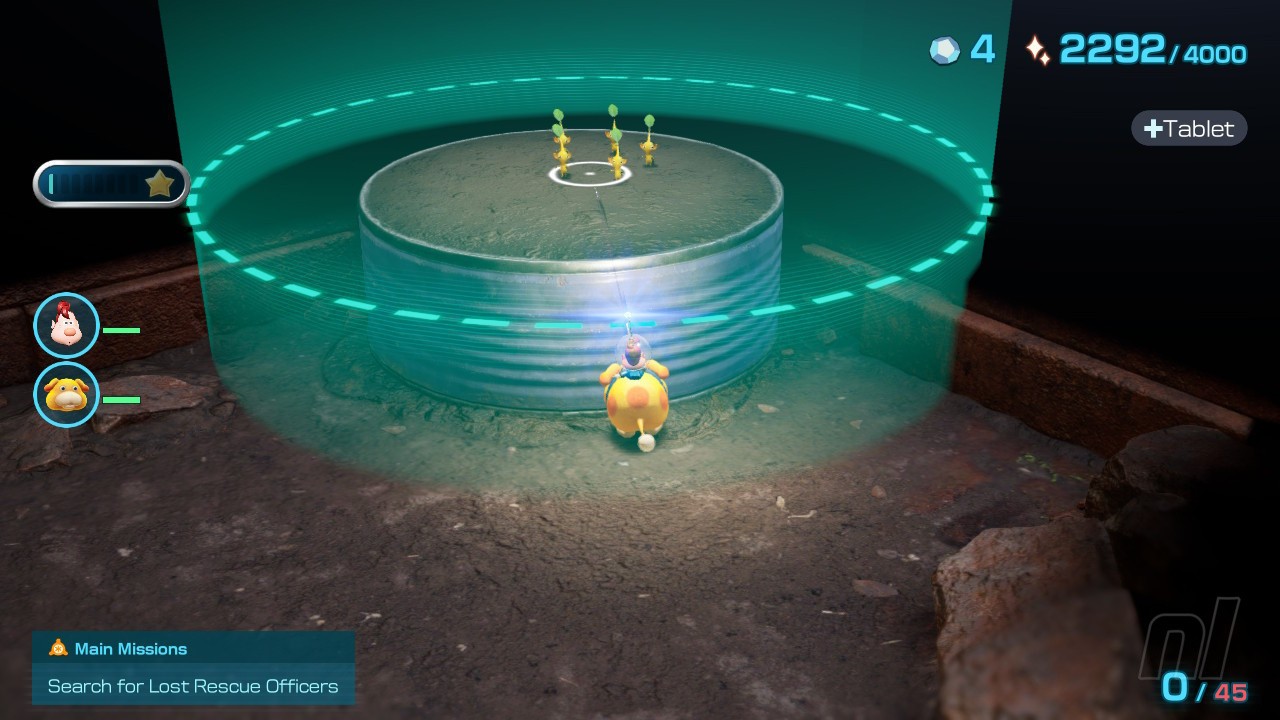
Task: Open the Tablet menu
Action: click(x=1189, y=129)
